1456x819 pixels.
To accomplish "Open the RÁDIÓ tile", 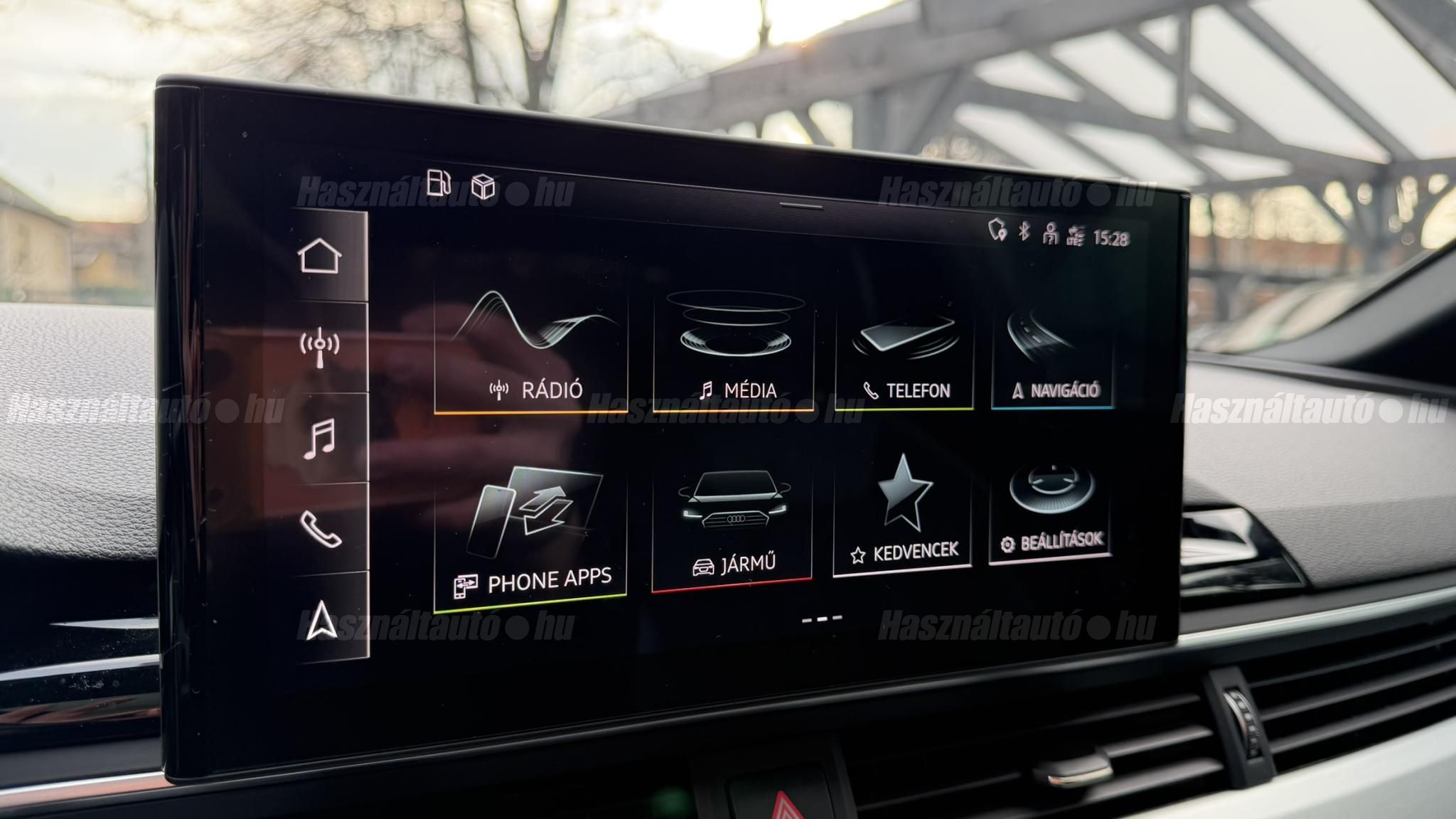I will (531, 350).
